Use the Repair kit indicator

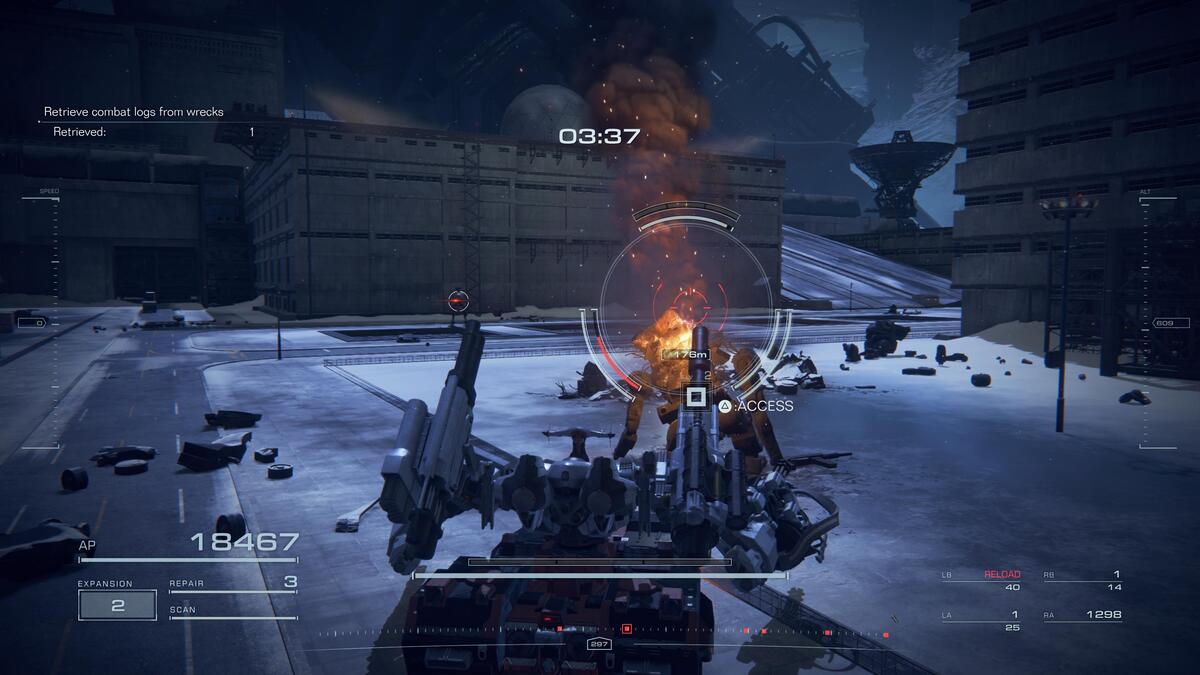(233, 583)
